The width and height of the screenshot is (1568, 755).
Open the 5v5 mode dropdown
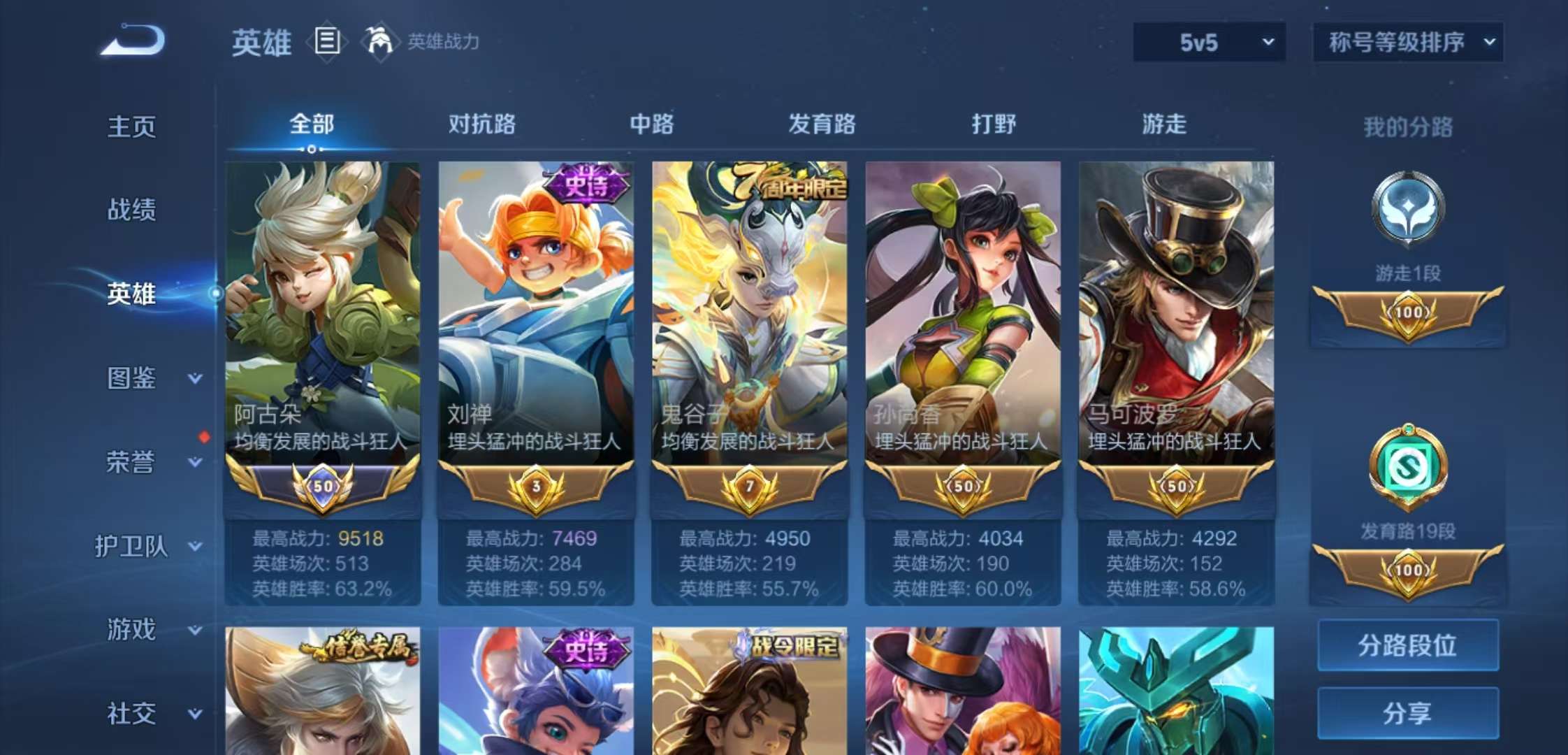pos(1209,41)
